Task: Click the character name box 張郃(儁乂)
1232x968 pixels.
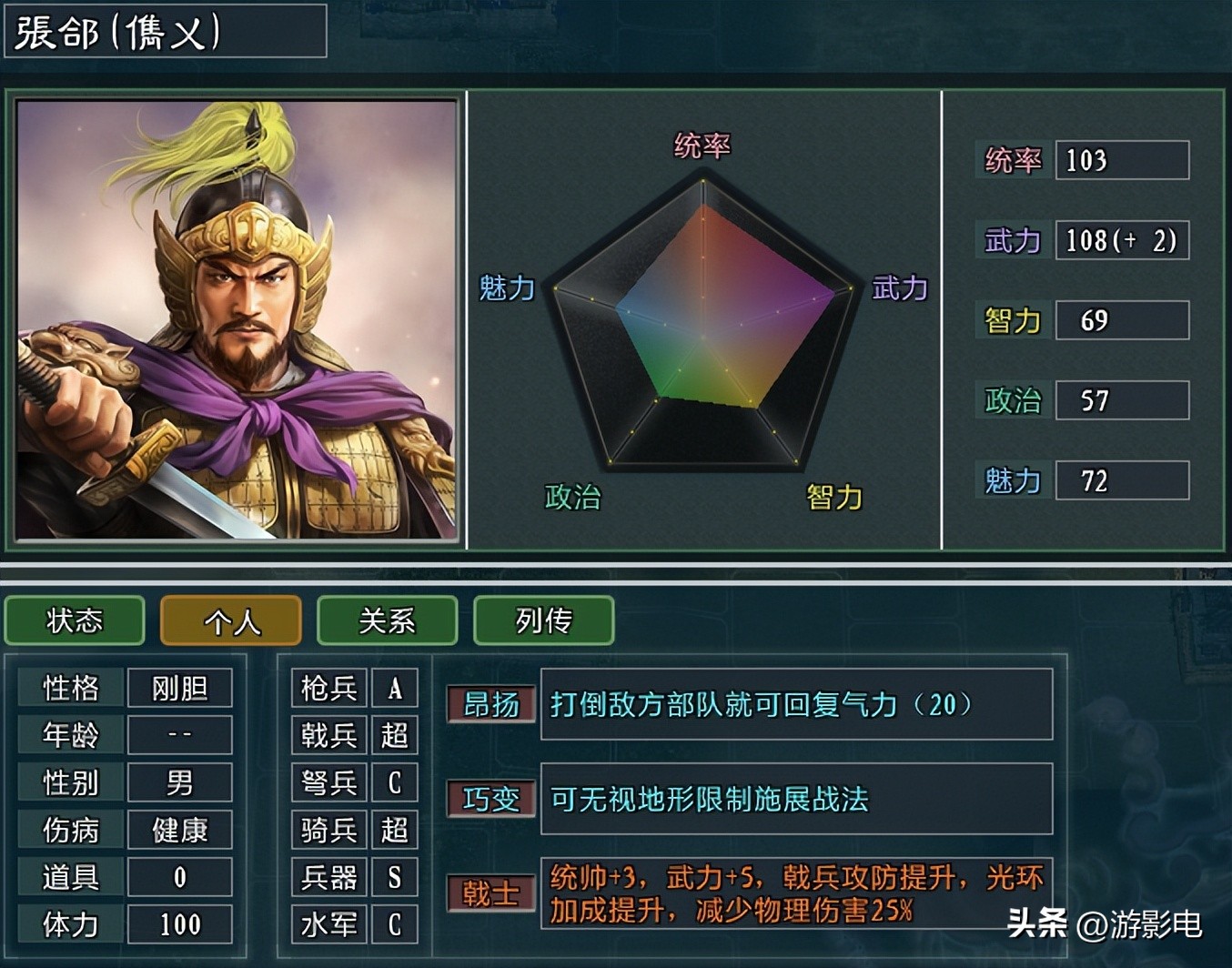Action: tap(166, 32)
